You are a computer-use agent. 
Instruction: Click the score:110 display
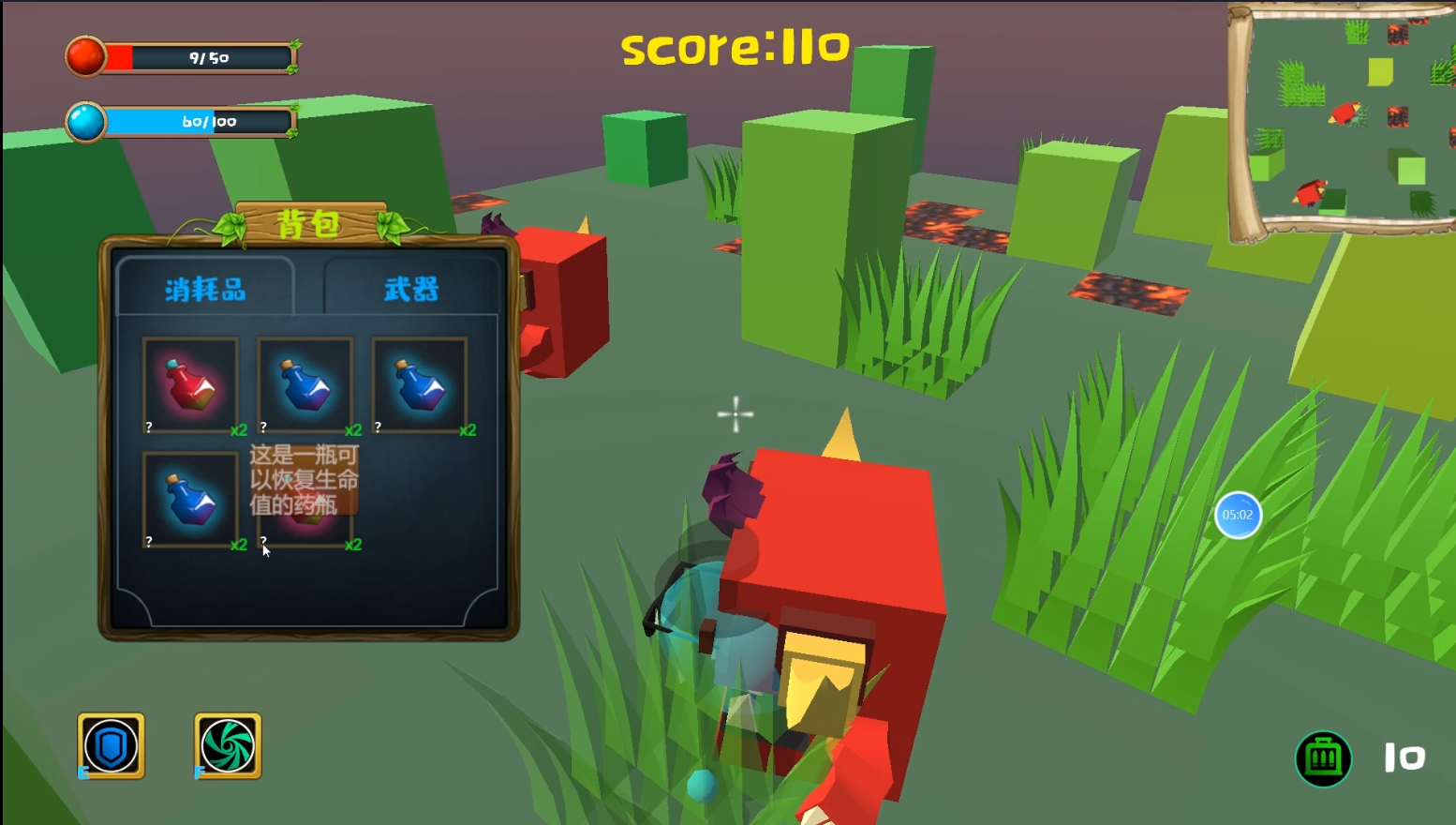[734, 47]
